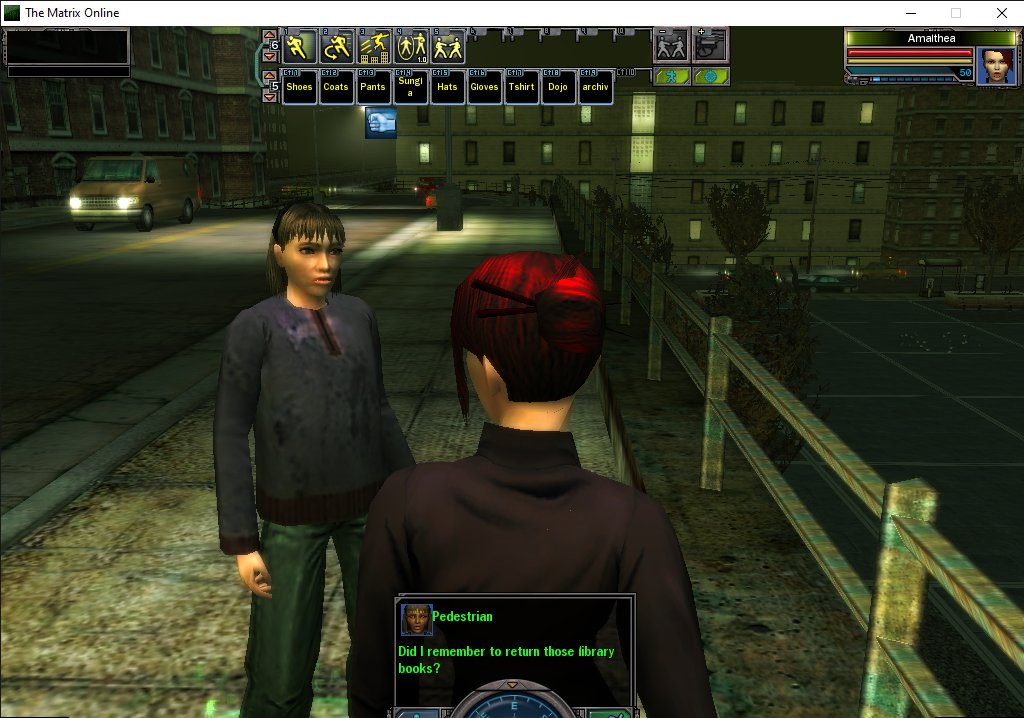Click the Sunglasses hotbar slot

pyautogui.click(x=410, y=87)
